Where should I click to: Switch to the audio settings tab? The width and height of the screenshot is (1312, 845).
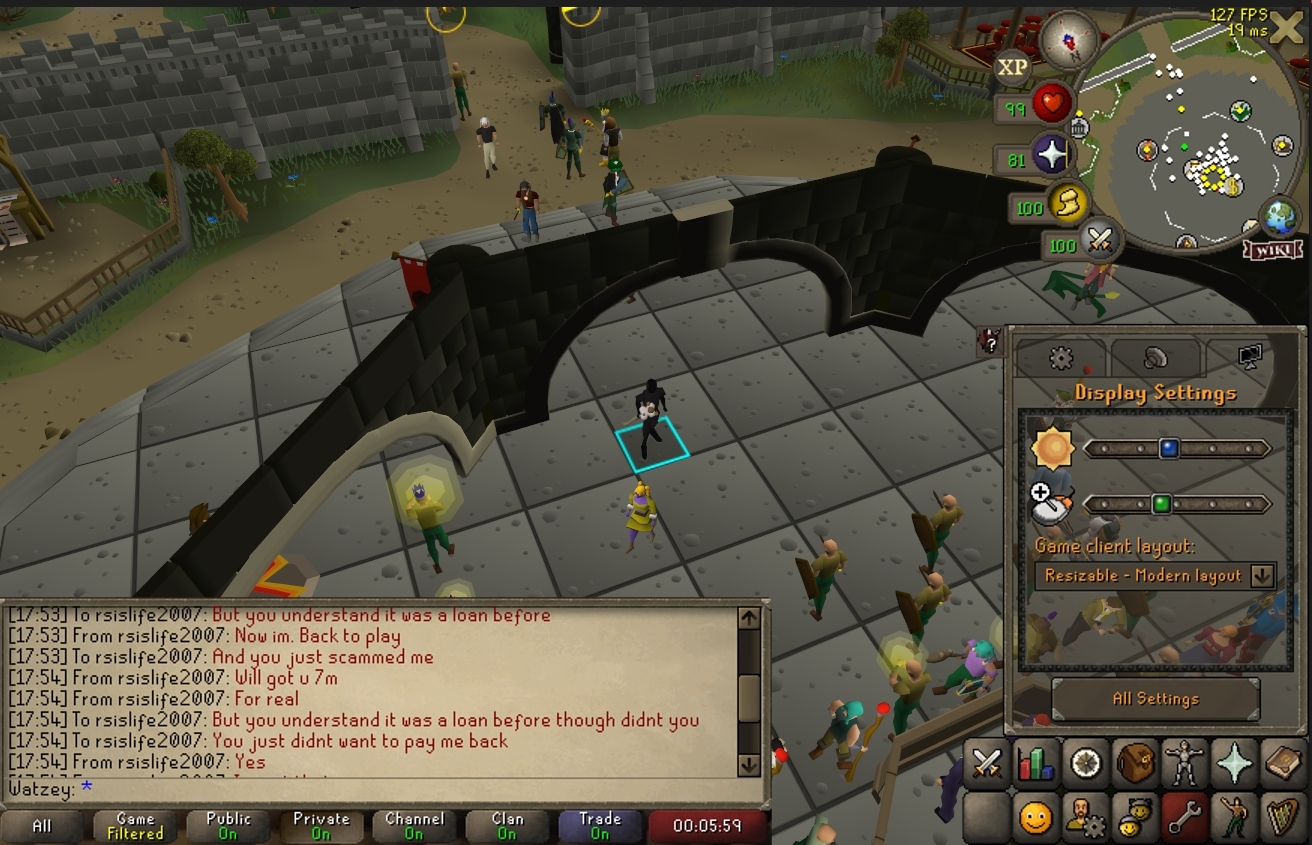point(1155,358)
